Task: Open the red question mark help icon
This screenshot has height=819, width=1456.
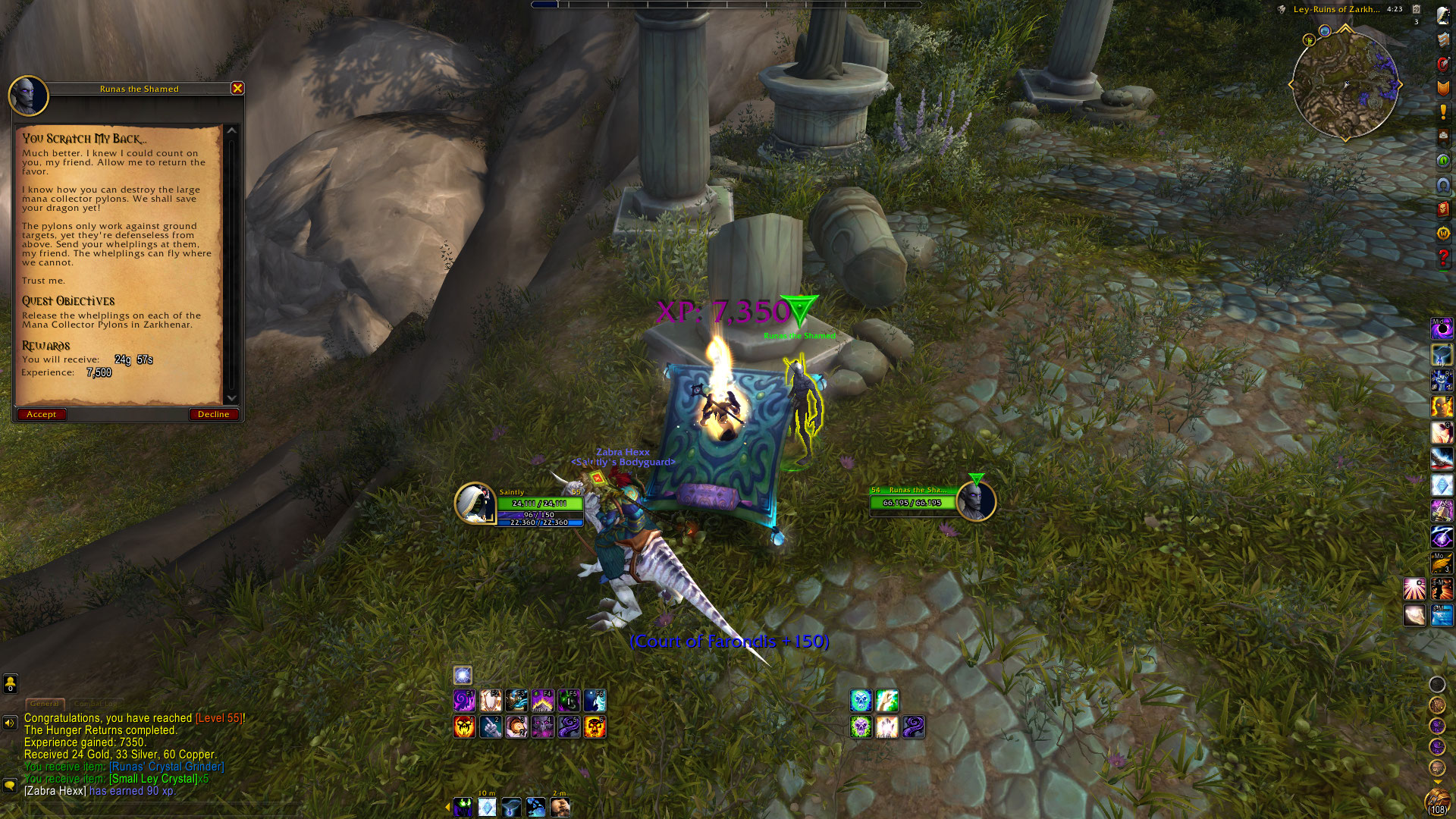Action: tap(1442, 258)
